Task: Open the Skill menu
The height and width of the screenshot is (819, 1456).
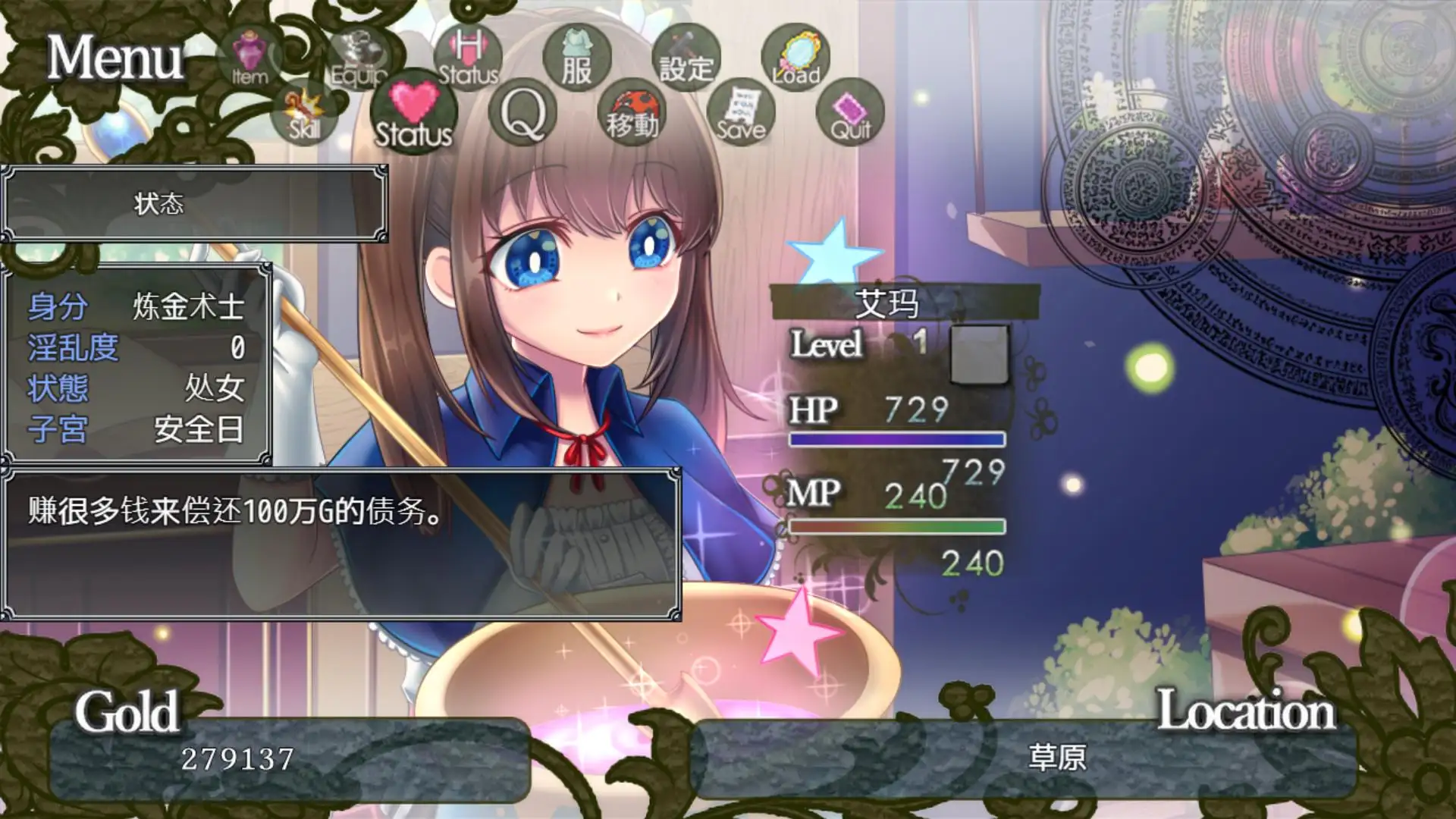Action: [x=304, y=114]
